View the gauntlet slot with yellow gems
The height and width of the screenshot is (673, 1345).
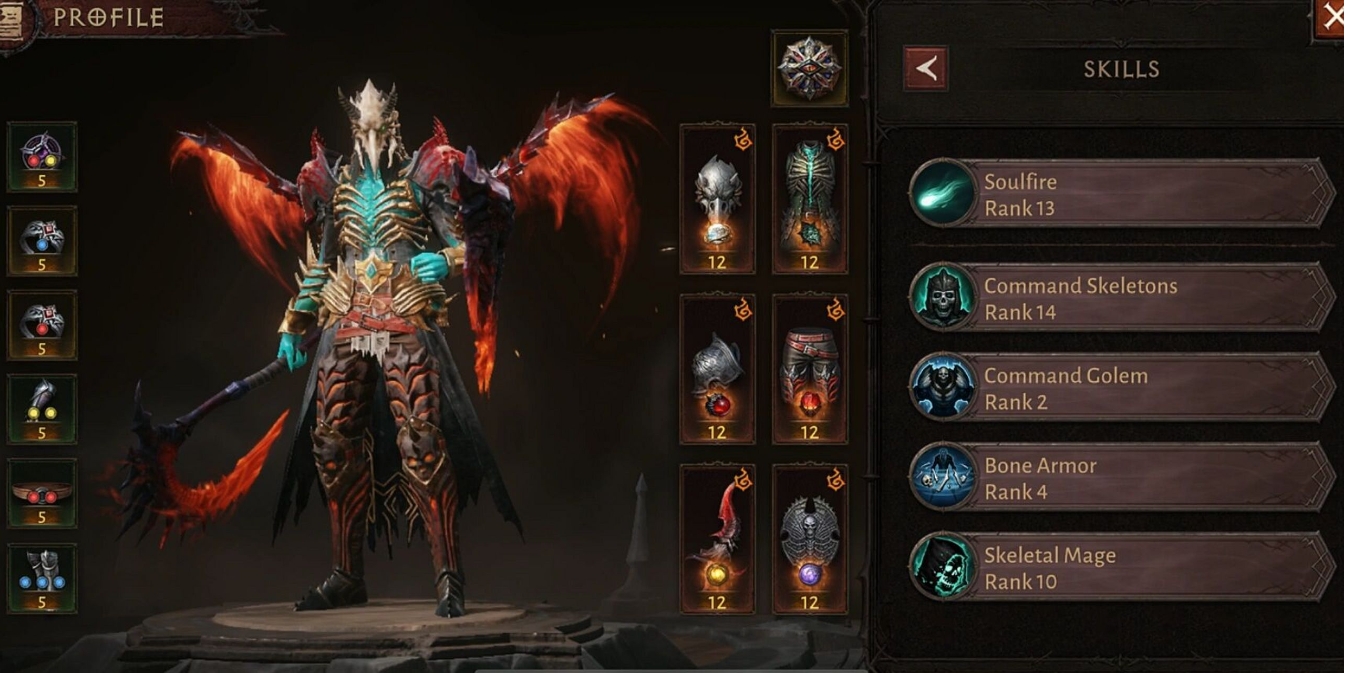pos(42,409)
